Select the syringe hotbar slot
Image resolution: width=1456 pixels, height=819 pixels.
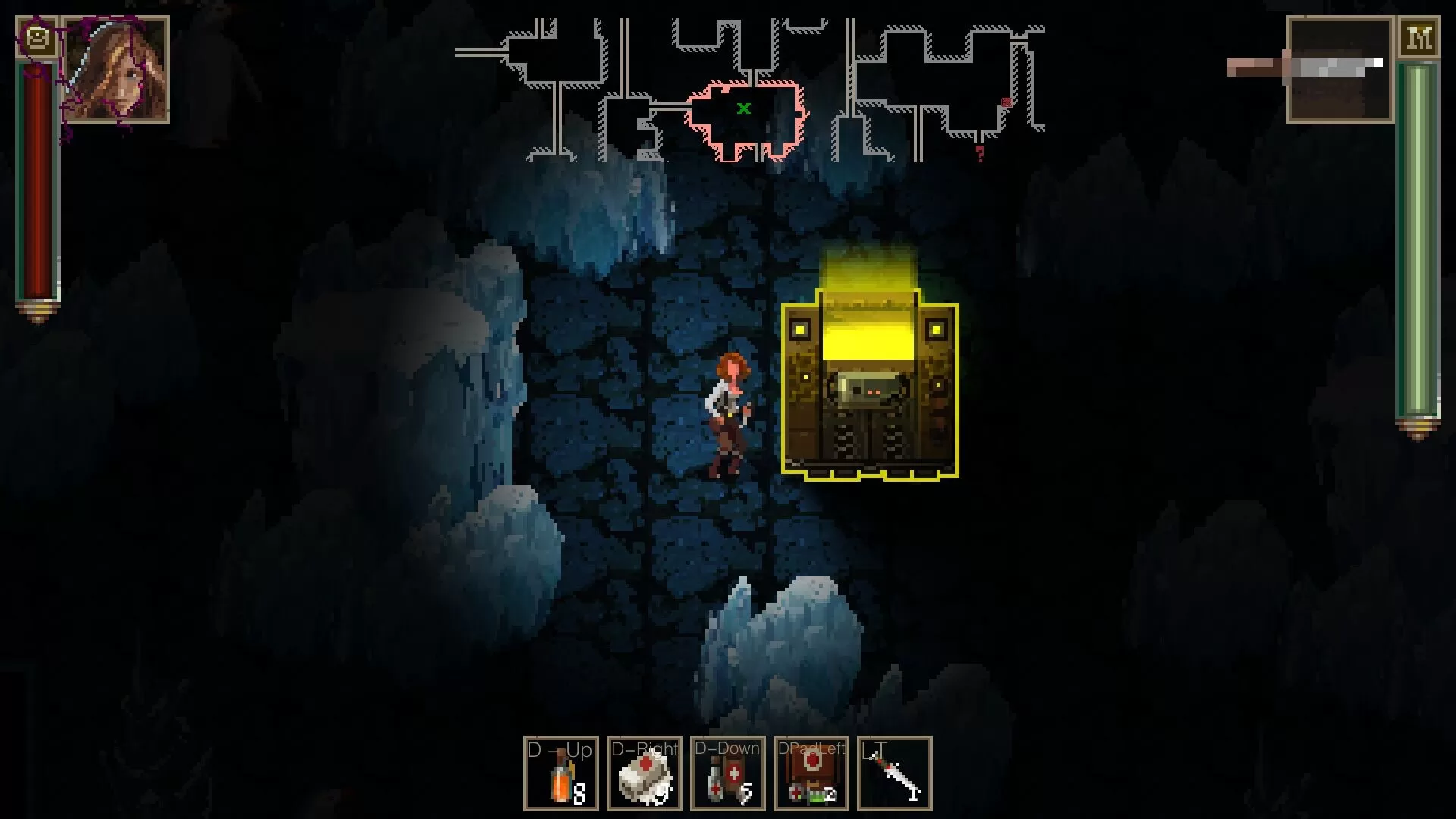895,773
